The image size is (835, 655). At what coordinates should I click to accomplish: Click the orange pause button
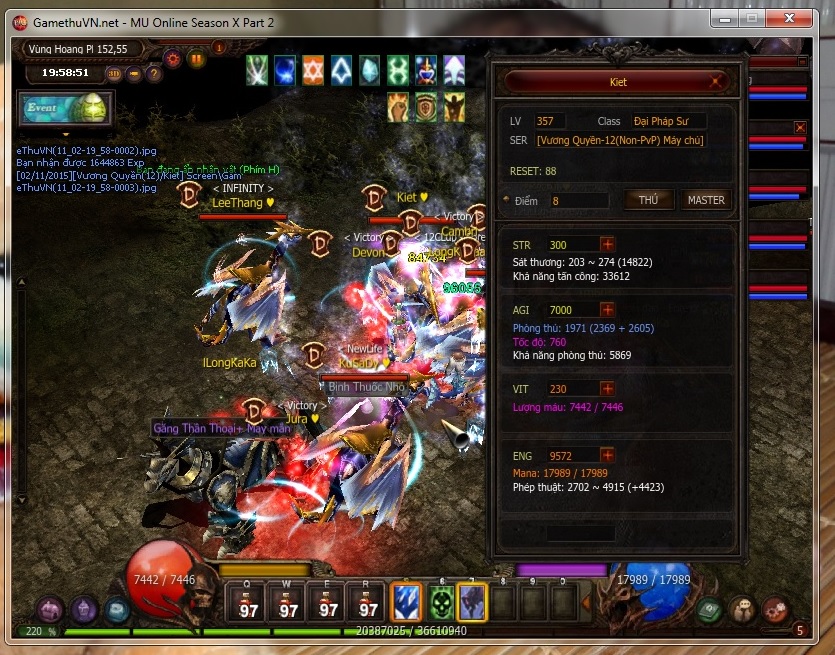tap(197, 59)
